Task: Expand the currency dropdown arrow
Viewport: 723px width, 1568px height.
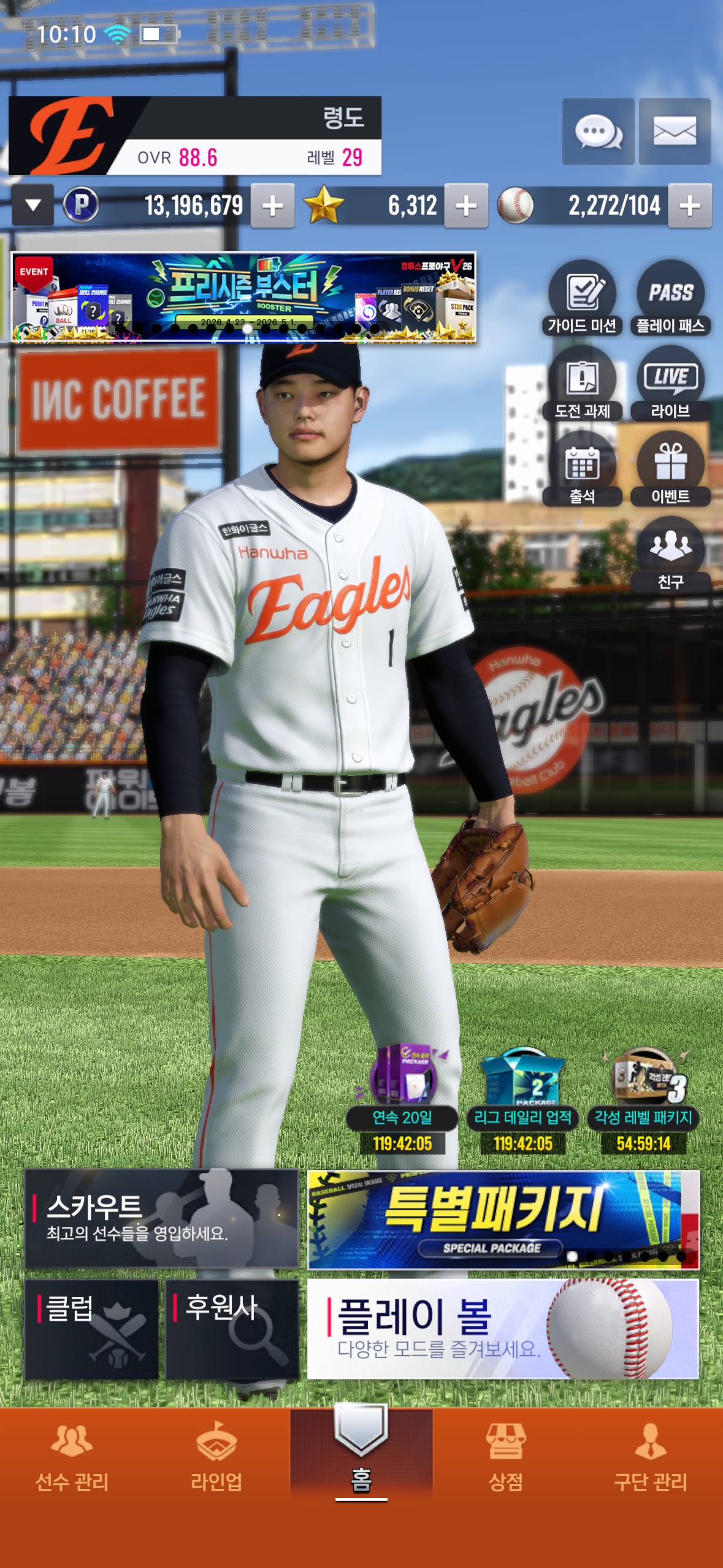Action: [x=33, y=206]
